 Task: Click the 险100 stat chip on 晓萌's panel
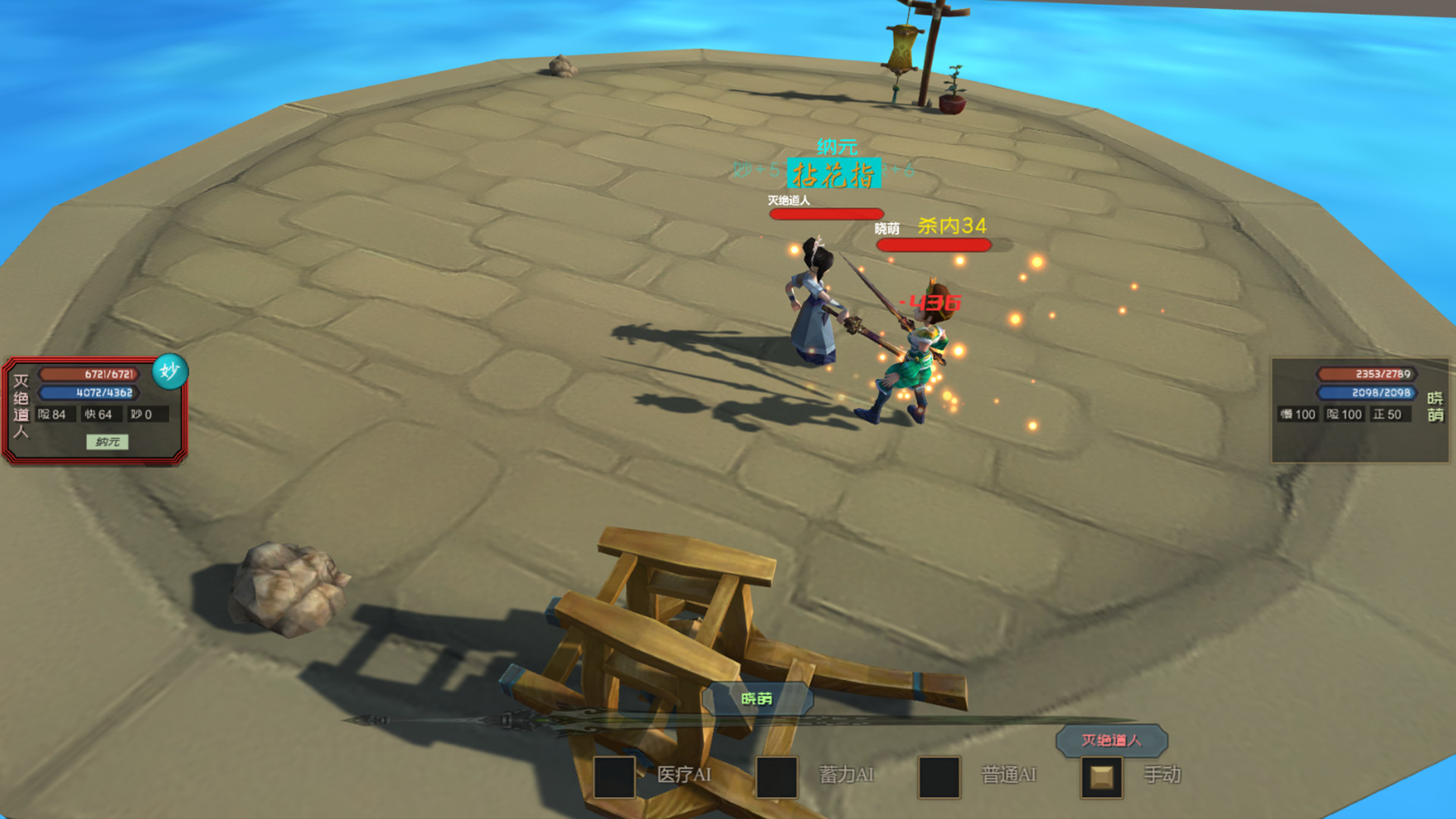pos(1345,415)
